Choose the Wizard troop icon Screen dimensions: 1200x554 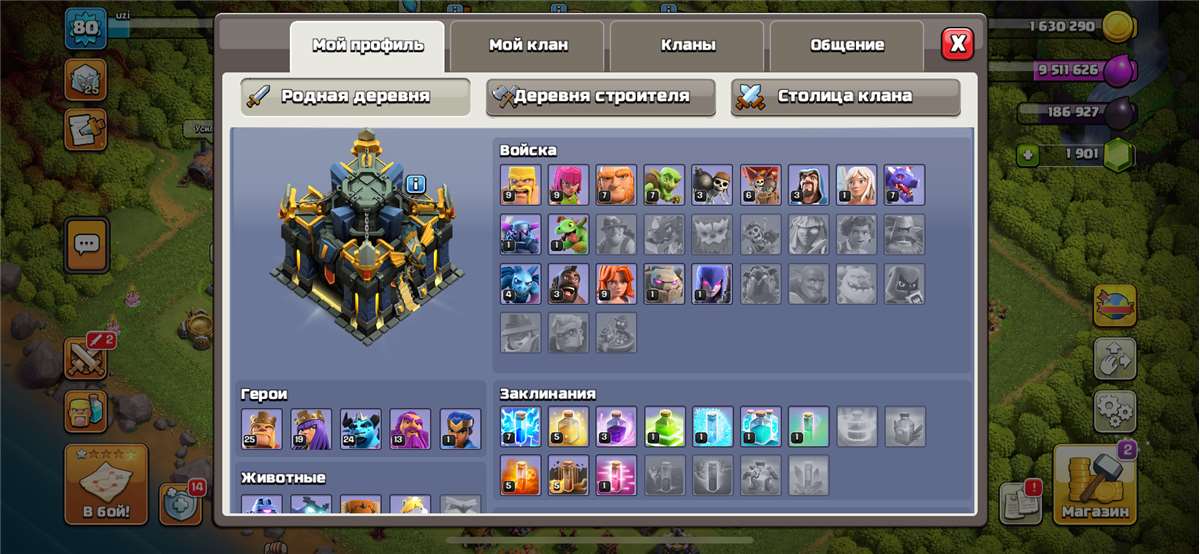tap(808, 185)
